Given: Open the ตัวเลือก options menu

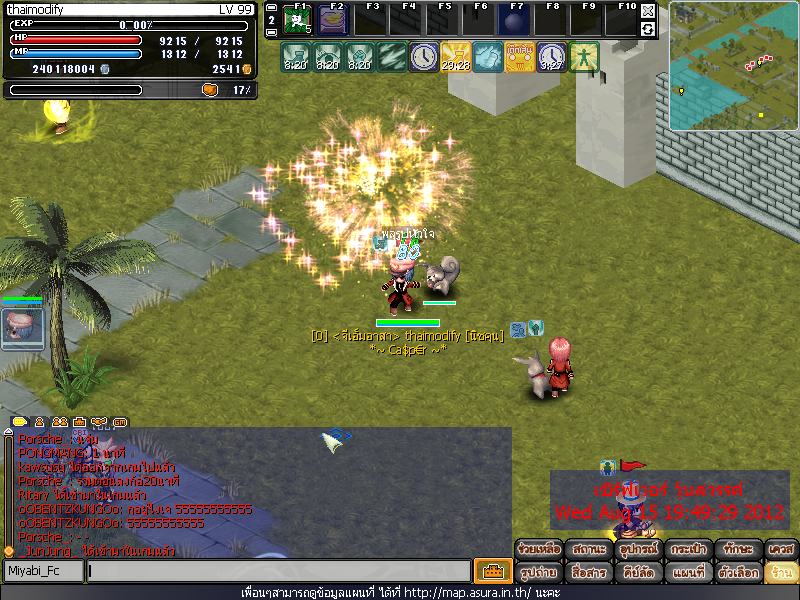Looking at the screenshot, I should click(x=734, y=573).
